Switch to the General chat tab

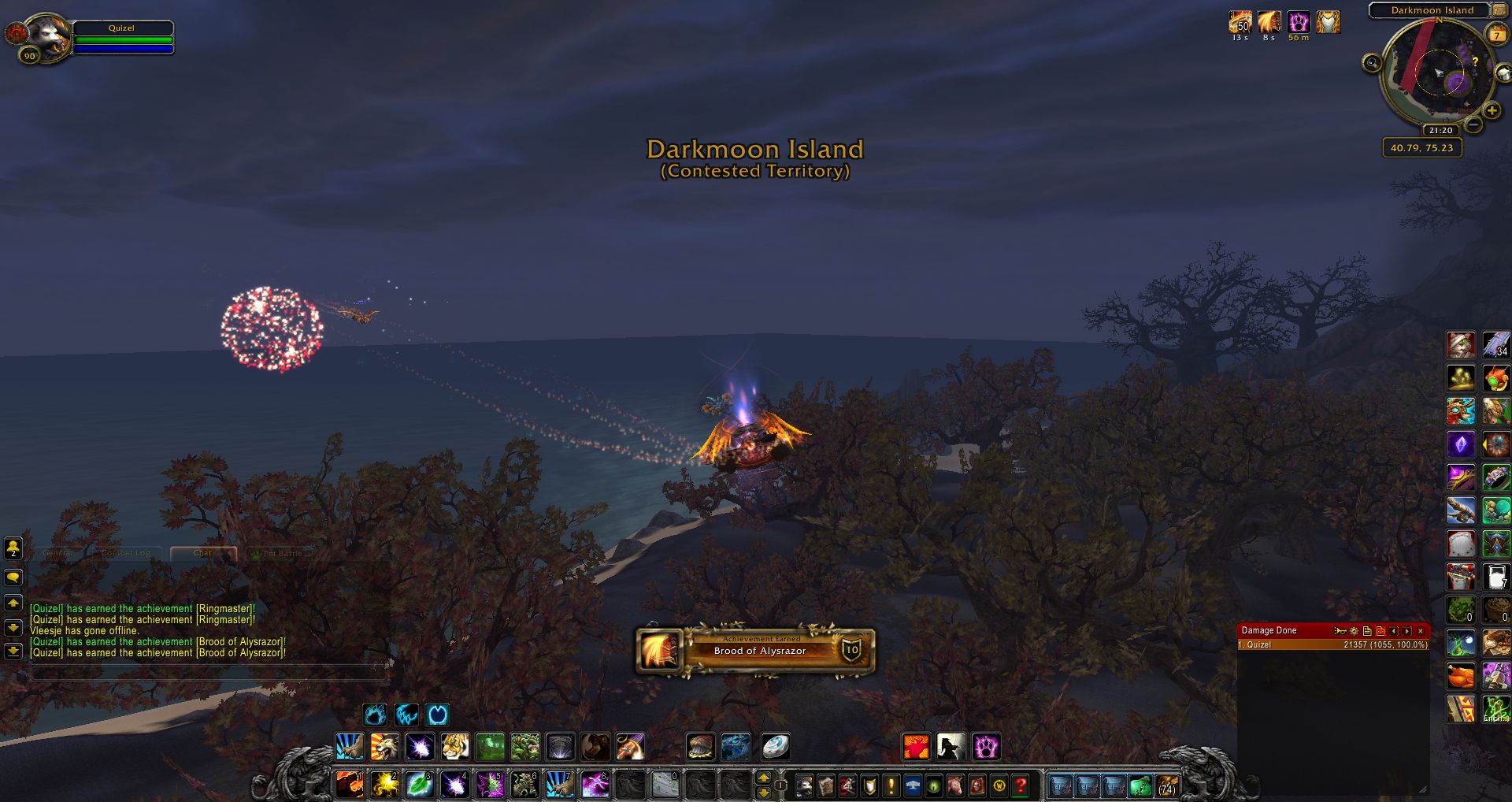(x=58, y=553)
